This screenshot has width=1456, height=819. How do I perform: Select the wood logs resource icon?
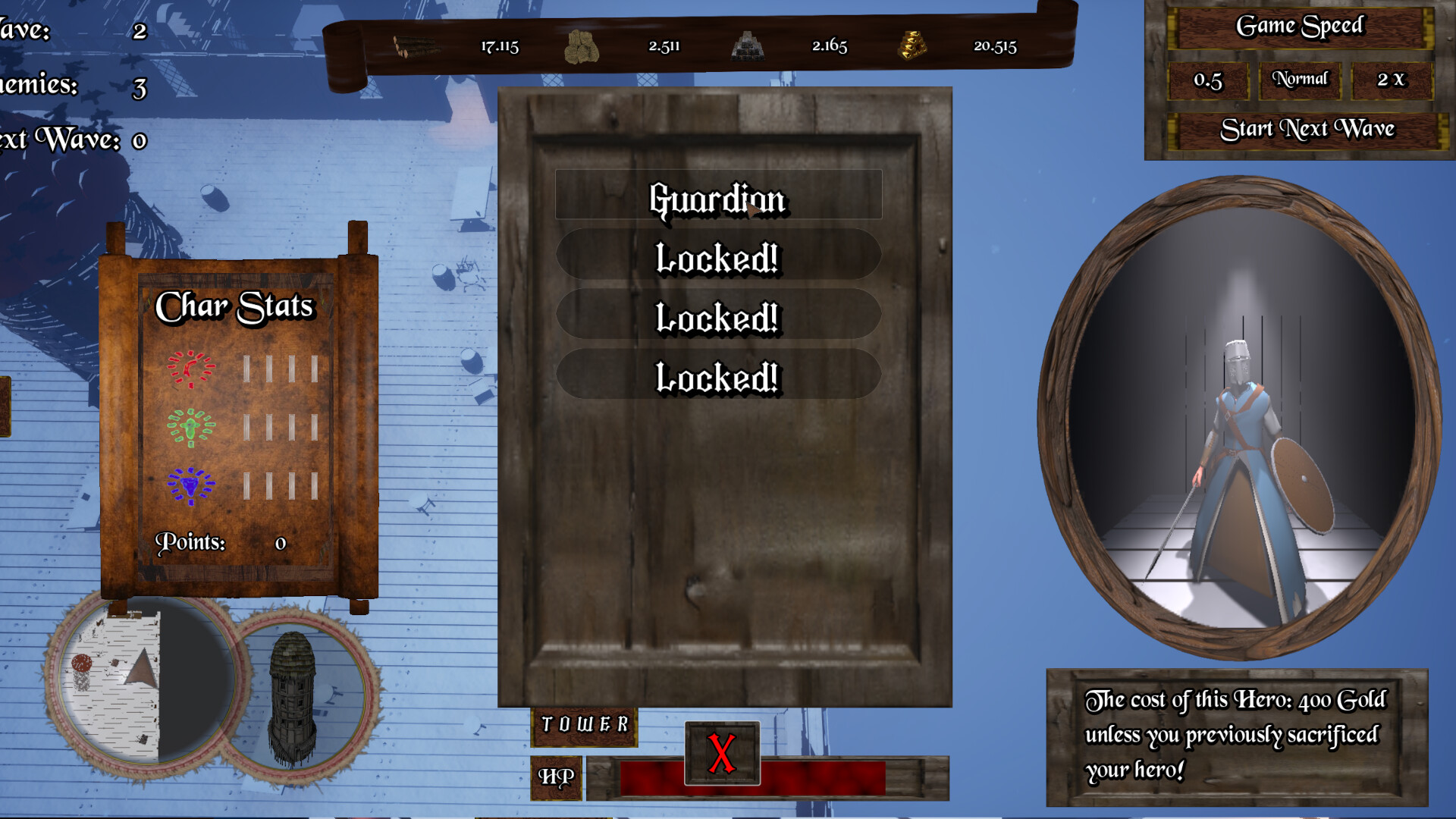coord(413,47)
